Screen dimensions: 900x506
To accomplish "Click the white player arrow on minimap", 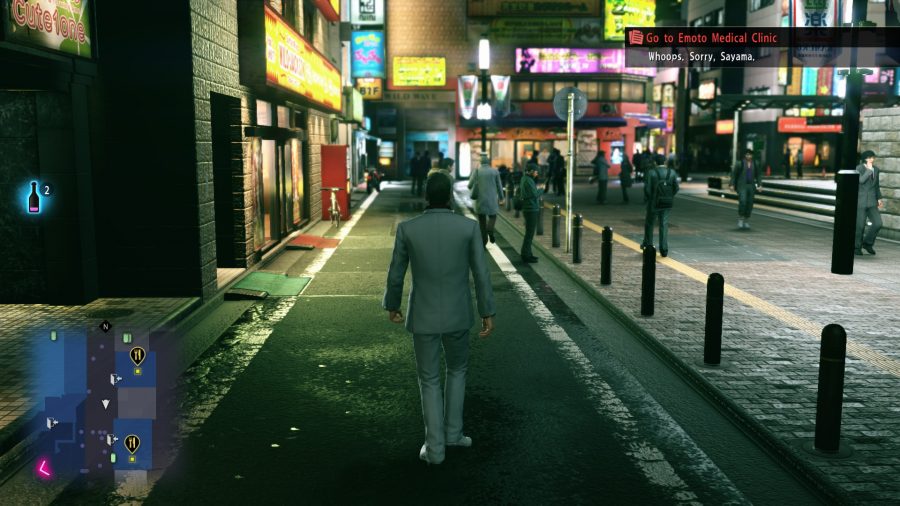I will pos(105,404).
